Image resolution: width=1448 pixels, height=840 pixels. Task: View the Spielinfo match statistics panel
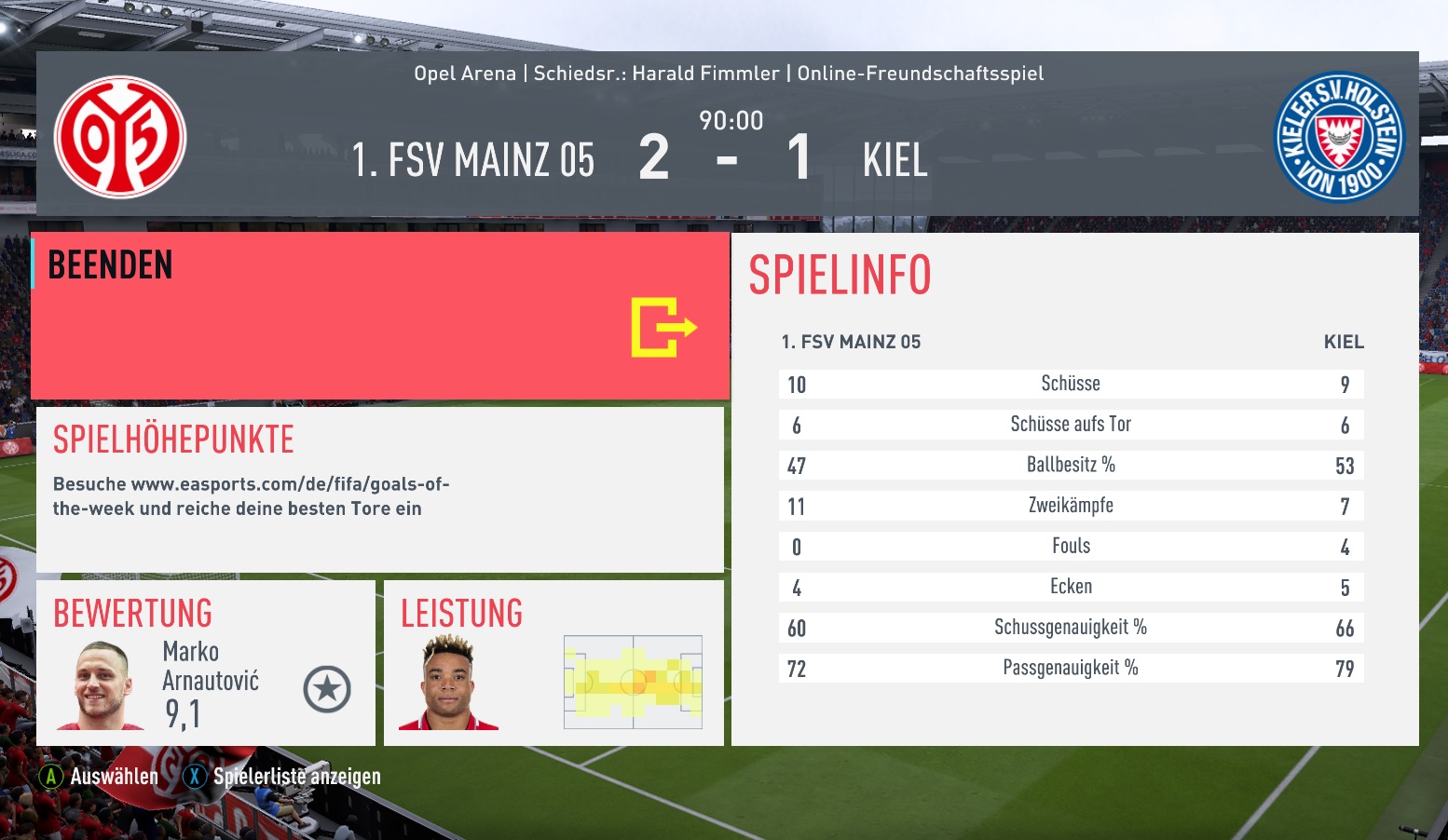click(1074, 489)
